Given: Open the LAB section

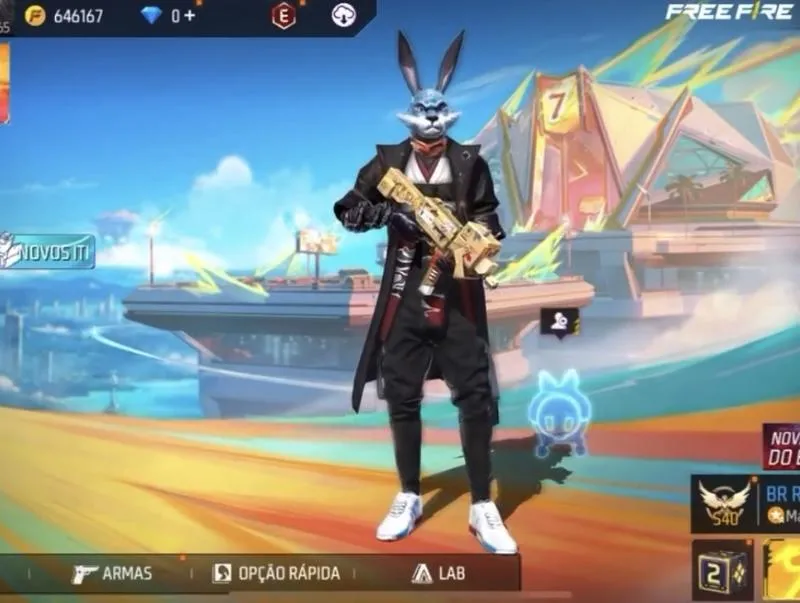Looking at the screenshot, I should coord(438,573).
